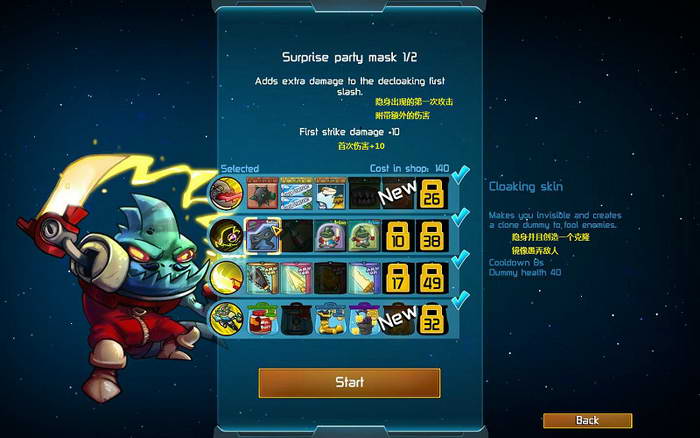The height and width of the screenshot is (438, 700).
Task: Choose the locked slot numbered 49
Action: (432, 277)
